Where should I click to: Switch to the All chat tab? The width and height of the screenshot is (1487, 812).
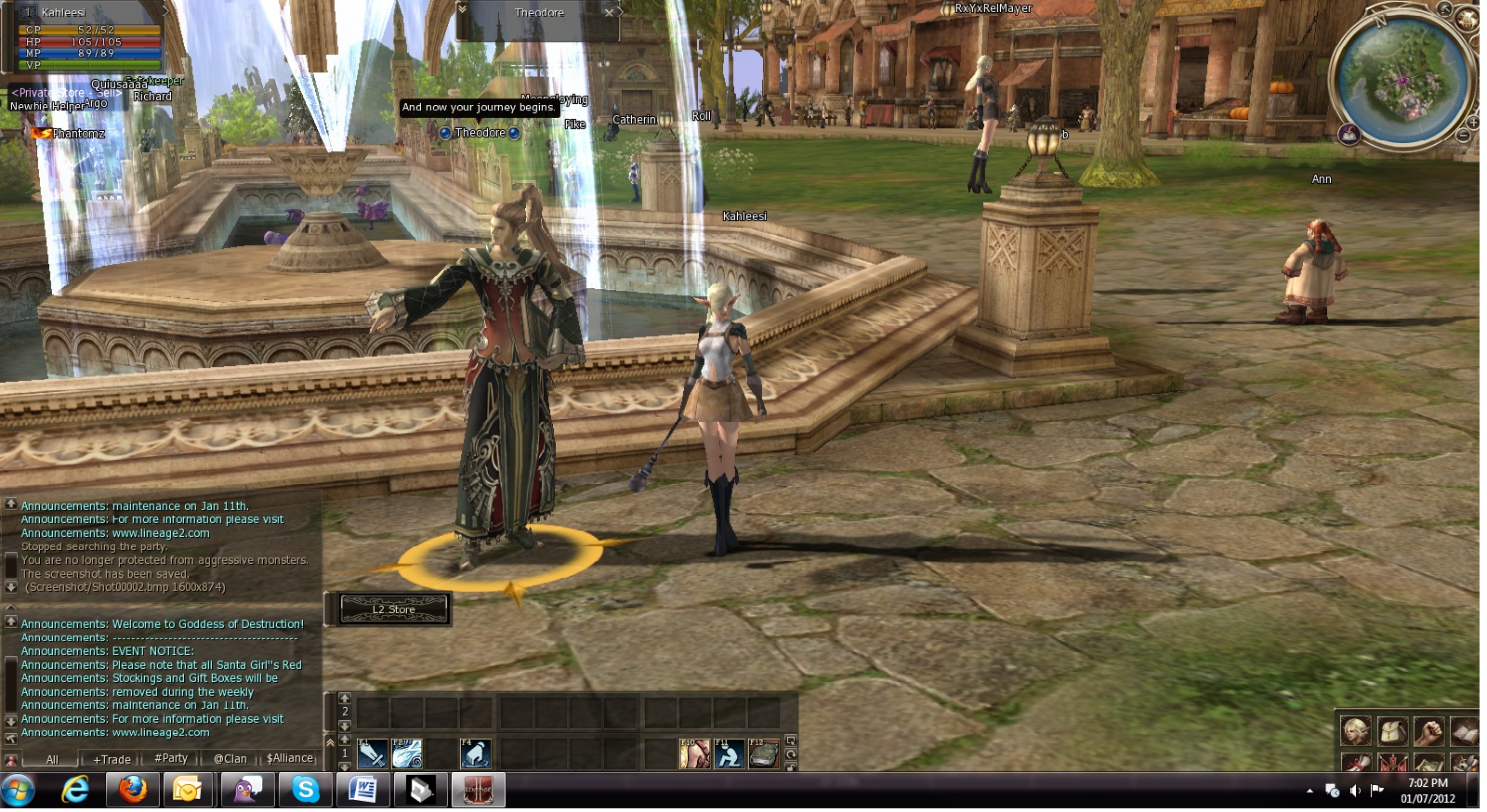(x=52, y=759)
